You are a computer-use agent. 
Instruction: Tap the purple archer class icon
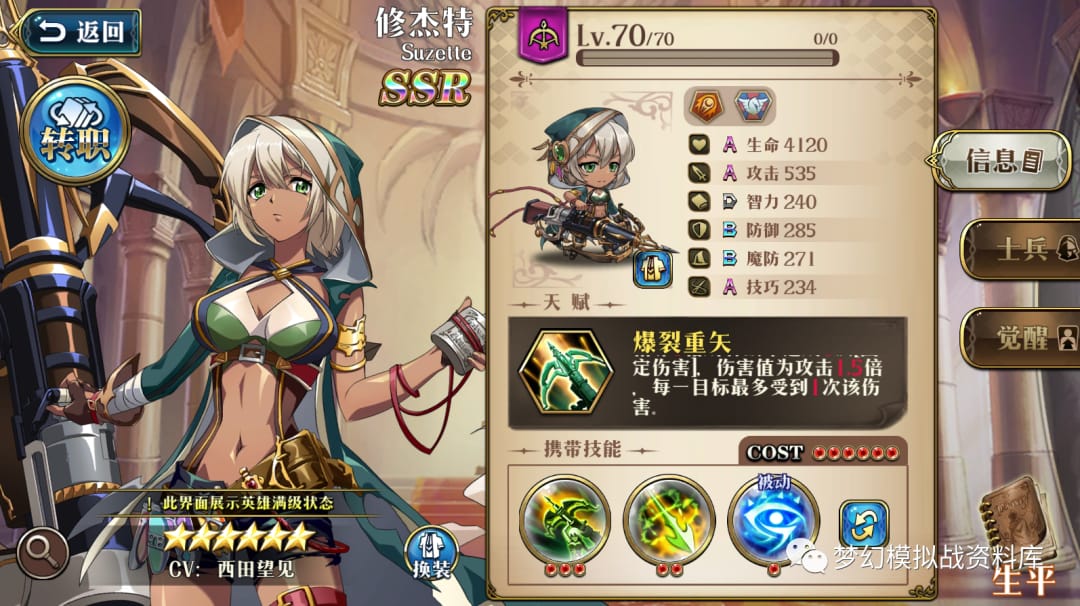pyautogui.click(x=543, y=36)
